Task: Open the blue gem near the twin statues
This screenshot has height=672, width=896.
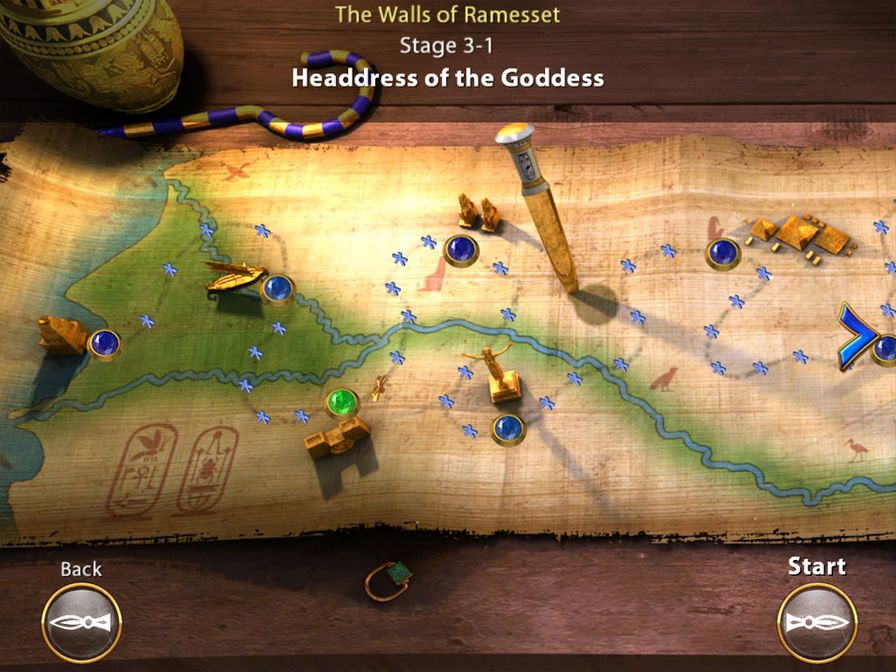Action: point(460,250)
